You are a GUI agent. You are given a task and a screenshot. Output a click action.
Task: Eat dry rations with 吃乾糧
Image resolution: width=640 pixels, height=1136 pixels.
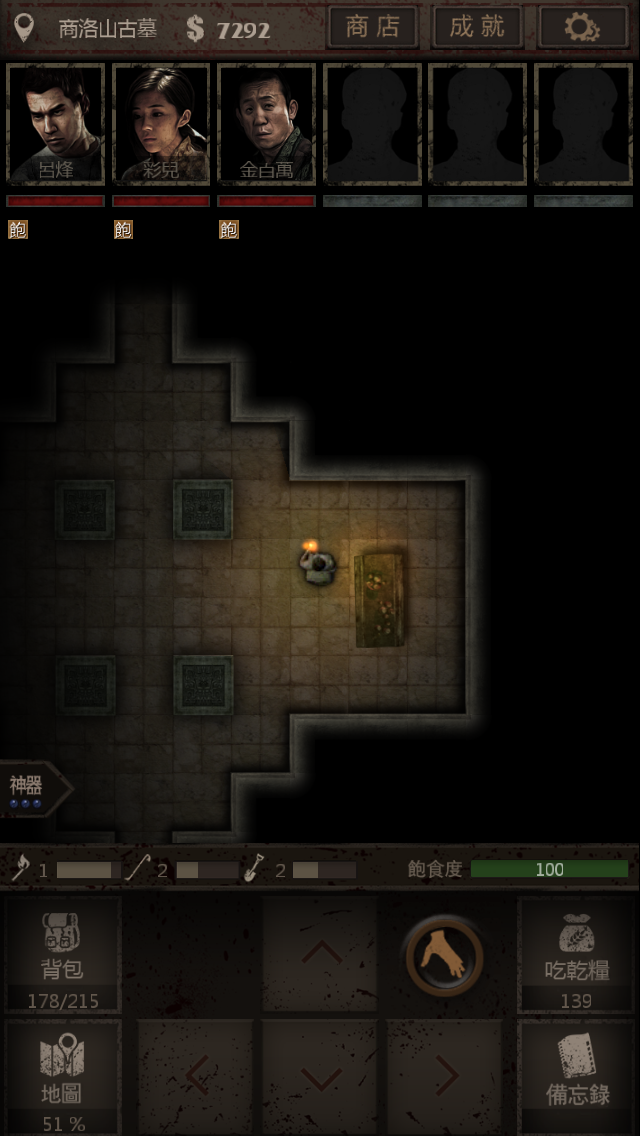[577, 954]
